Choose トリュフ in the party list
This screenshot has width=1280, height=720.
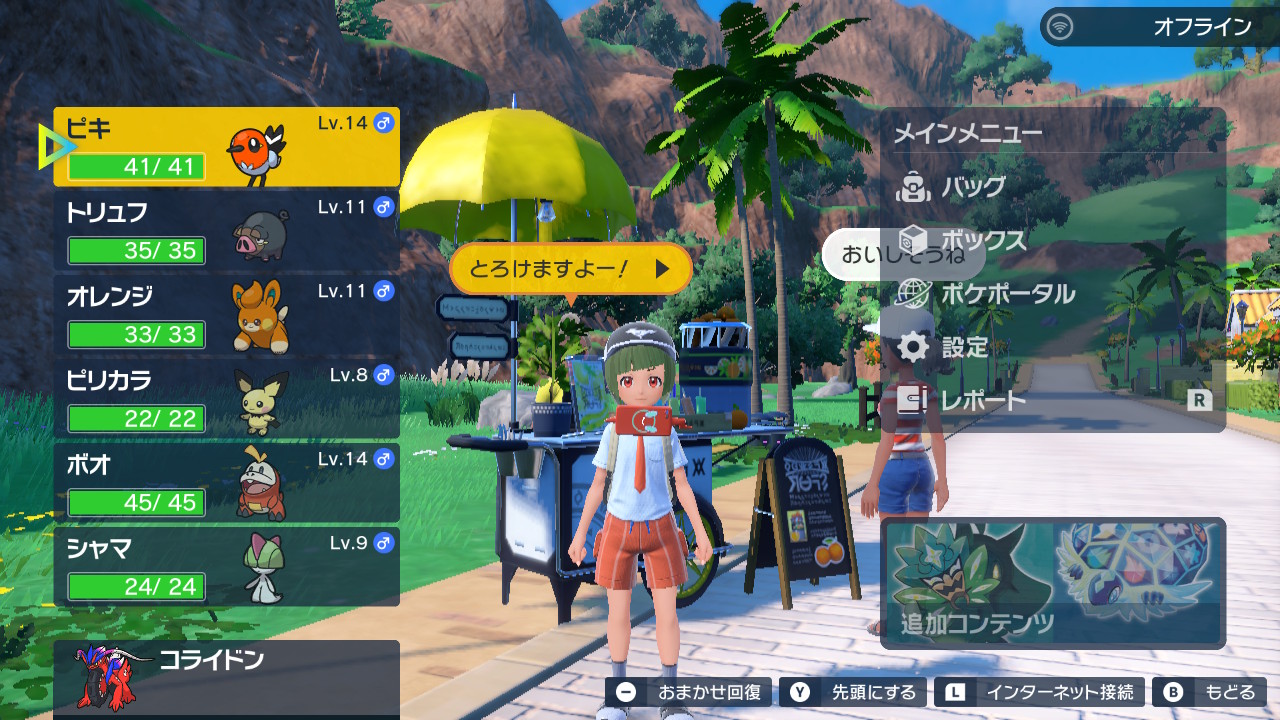226,231
